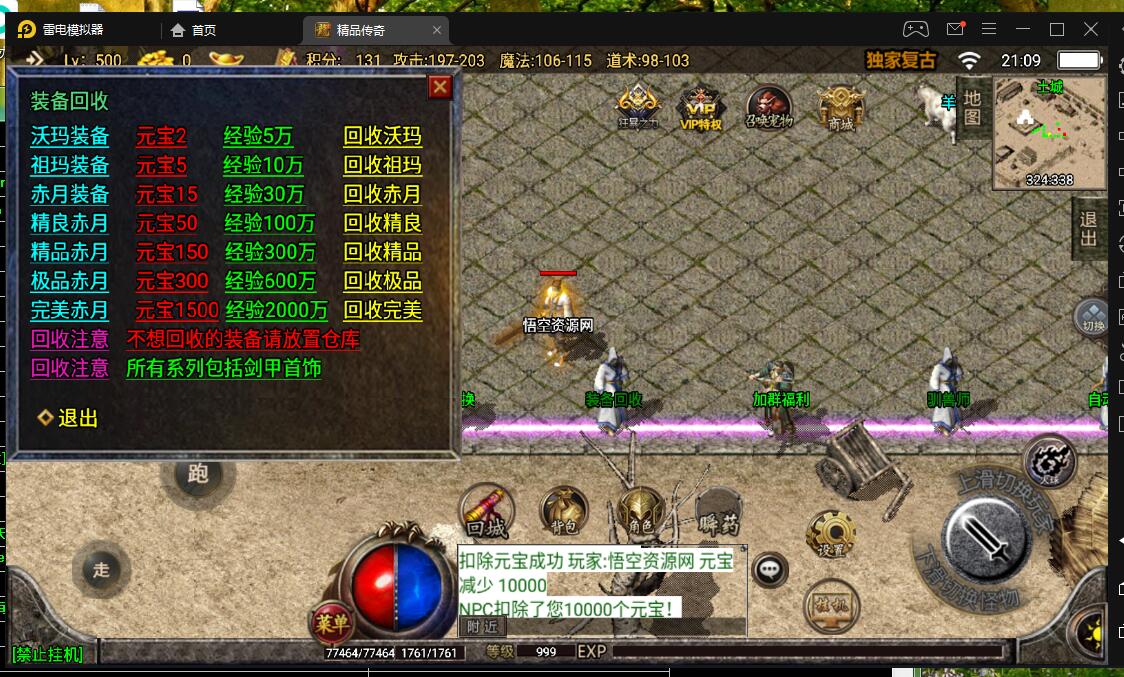Switch to the 首页 emulator home tab
The height and width of the screenshot is (677, 1124).
pyautogui.click(x=194, y=30)
